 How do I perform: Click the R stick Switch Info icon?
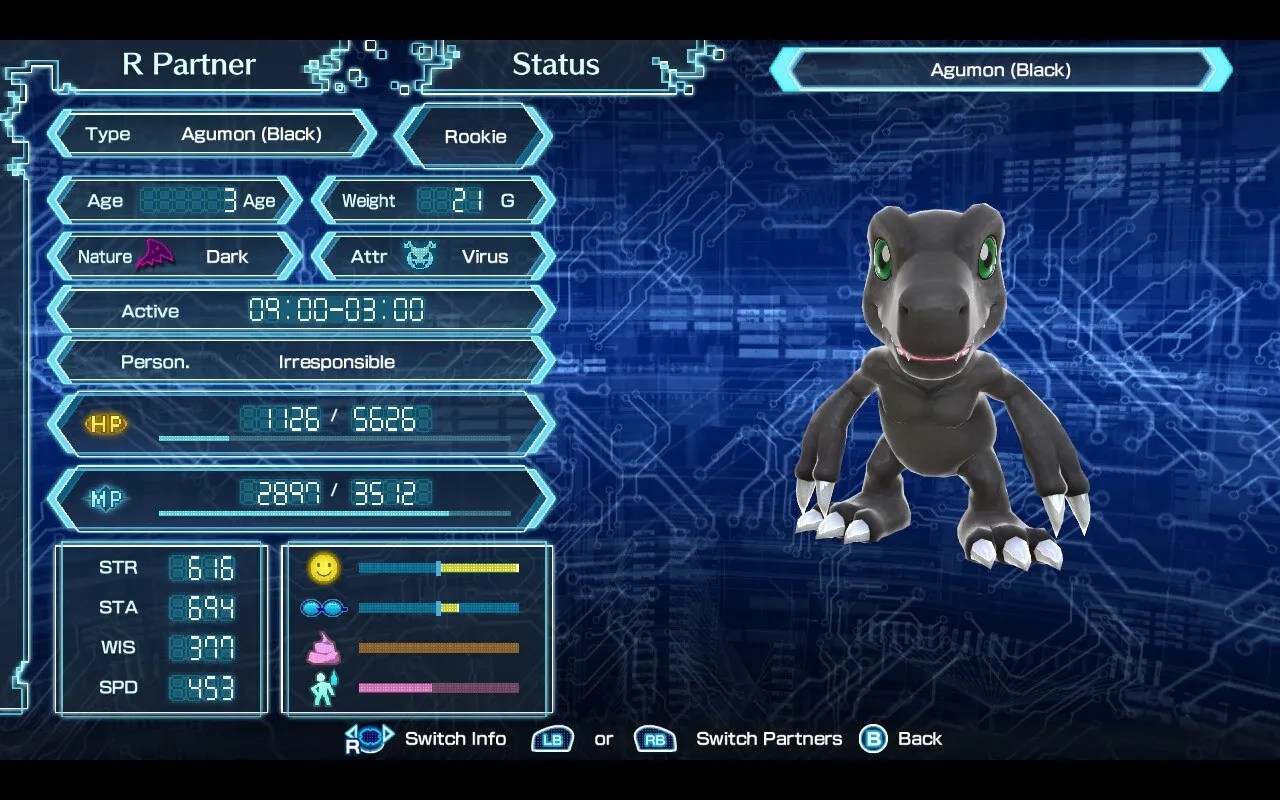point(369,738)
